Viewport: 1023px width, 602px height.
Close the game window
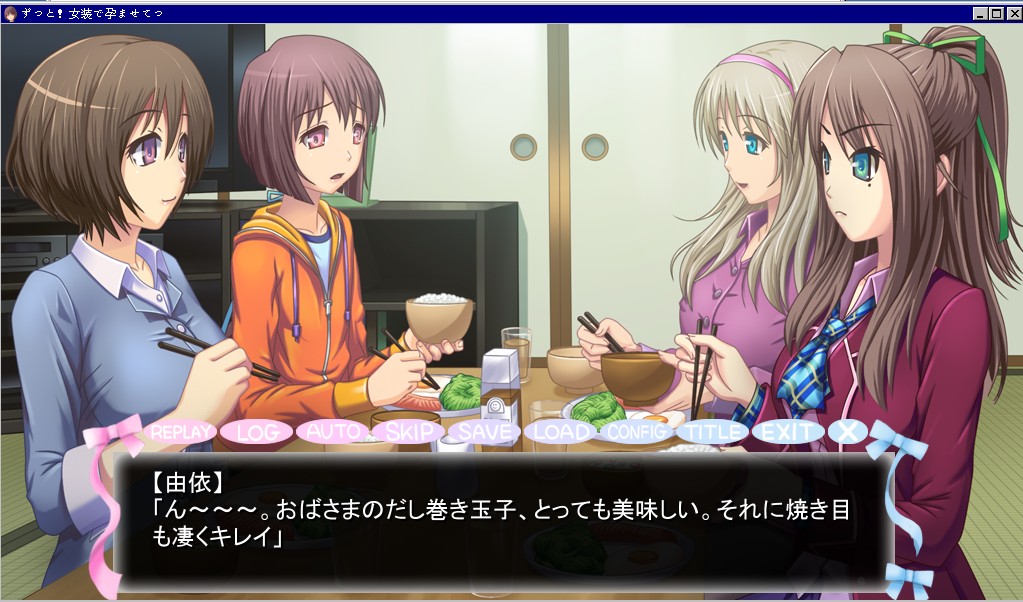click(x=1013, y=13)
